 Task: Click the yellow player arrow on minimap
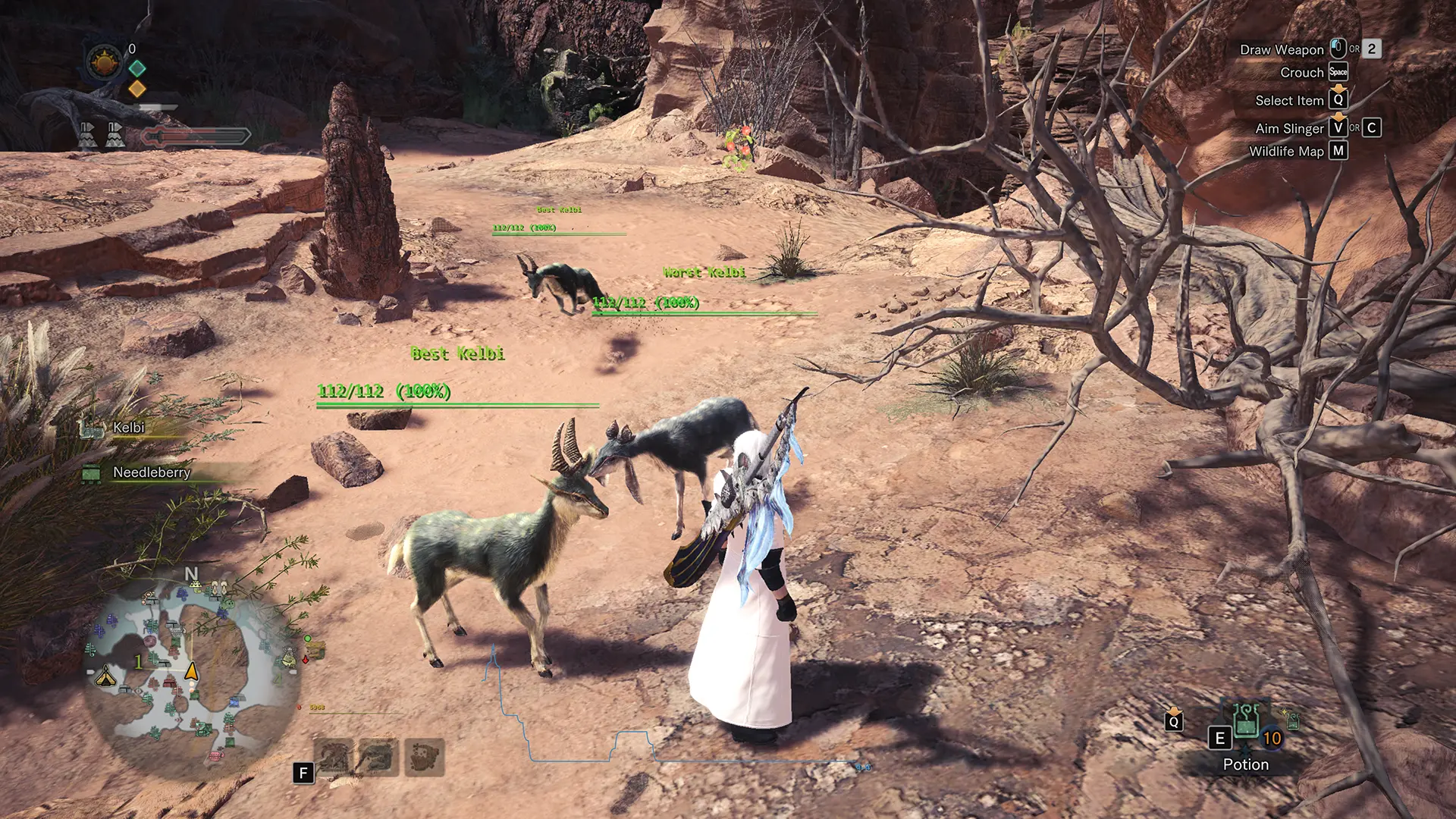(192, 671)
